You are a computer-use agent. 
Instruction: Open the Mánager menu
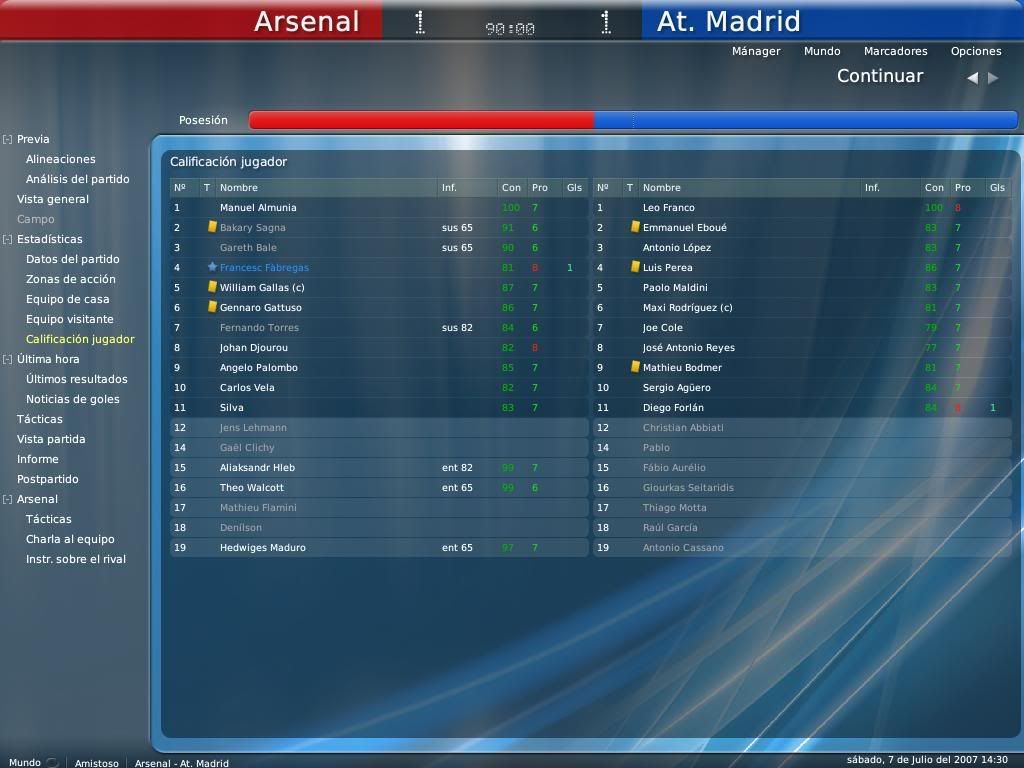tap(755, 51)
